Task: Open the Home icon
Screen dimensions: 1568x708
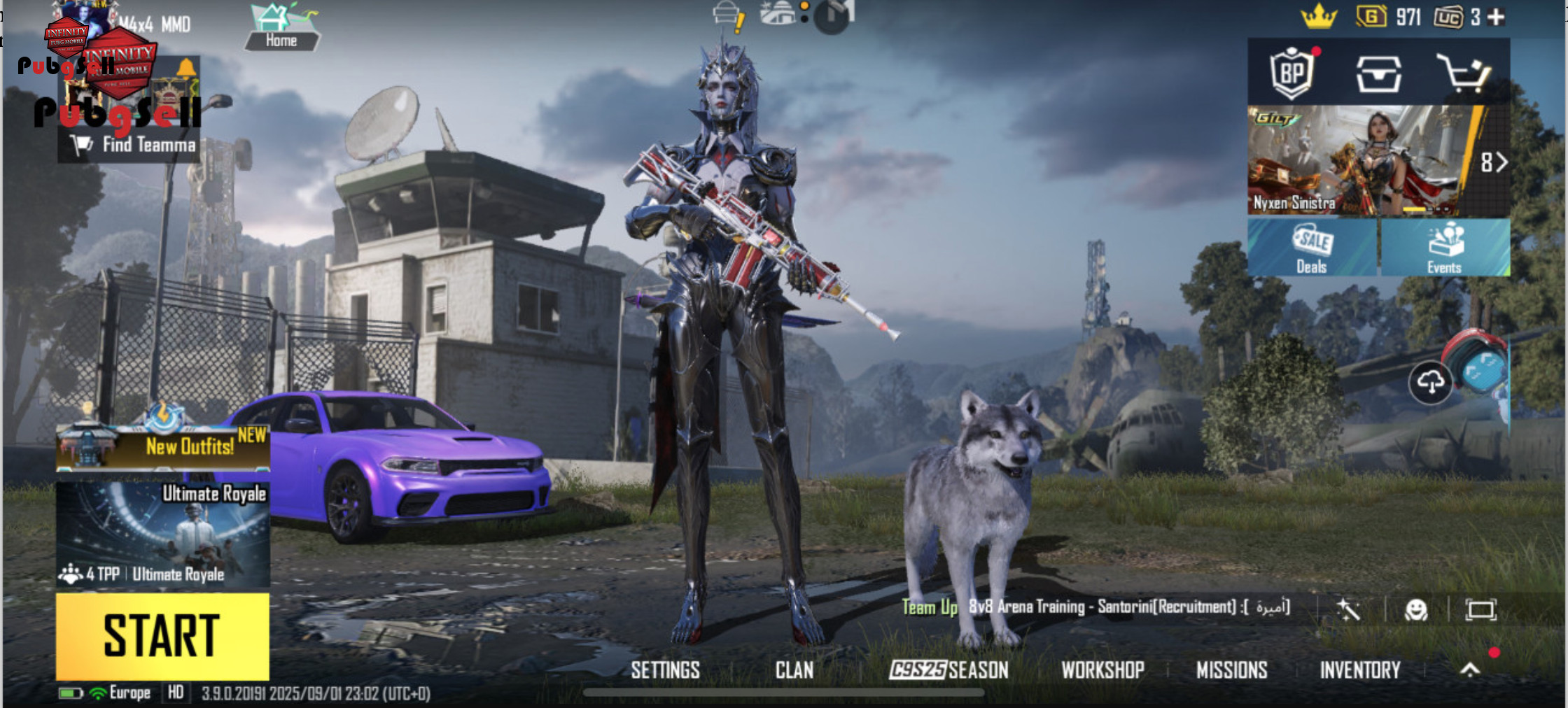Action: pos(282,28)
